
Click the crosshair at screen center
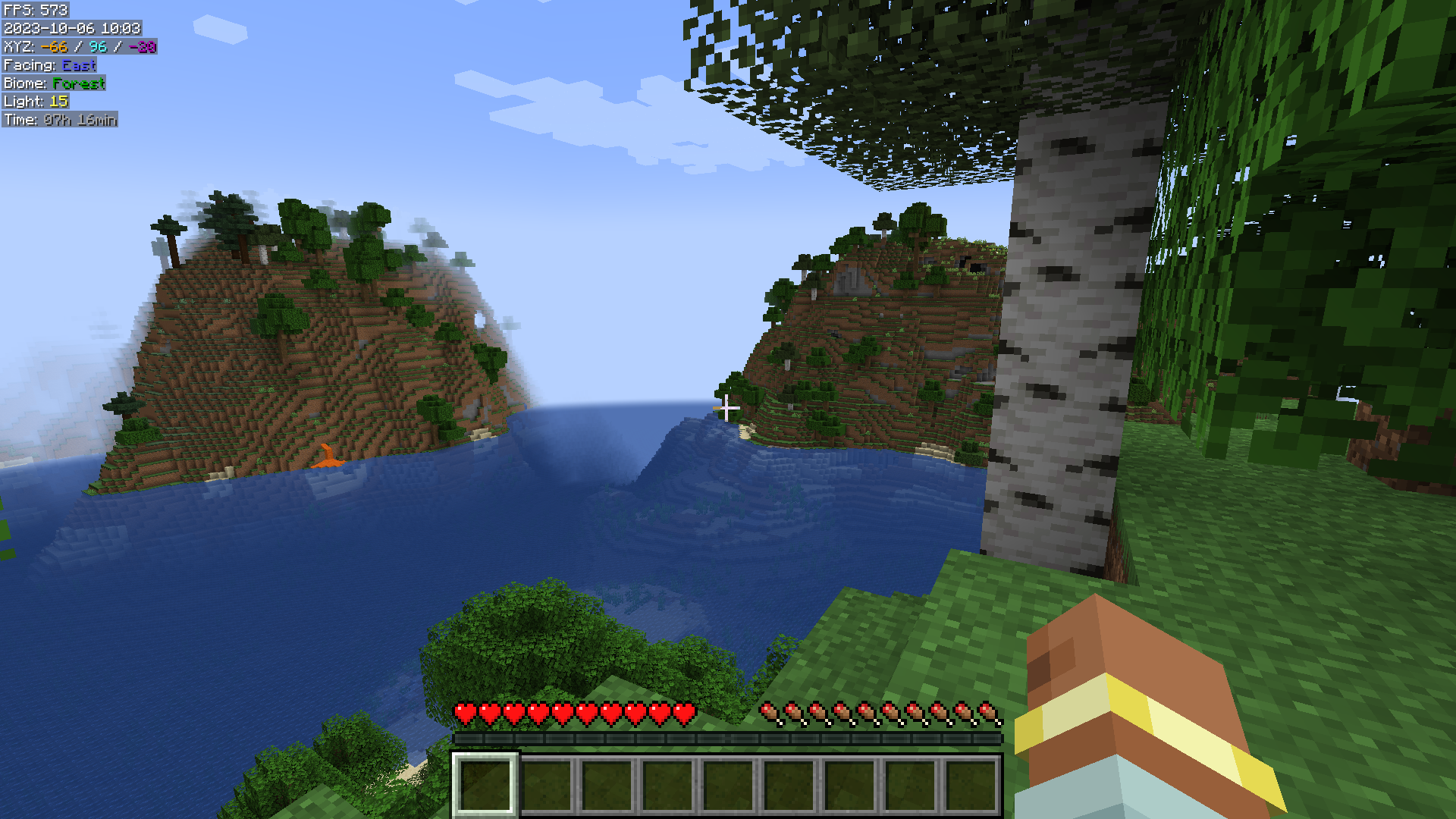coord(728,409)
